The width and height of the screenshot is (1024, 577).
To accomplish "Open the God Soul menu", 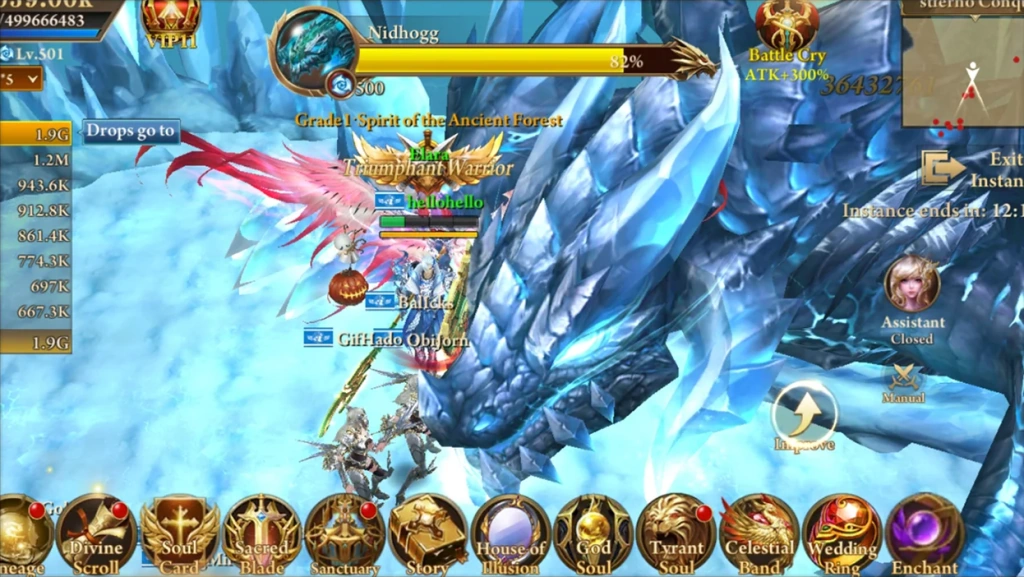I will pos(593,531).
